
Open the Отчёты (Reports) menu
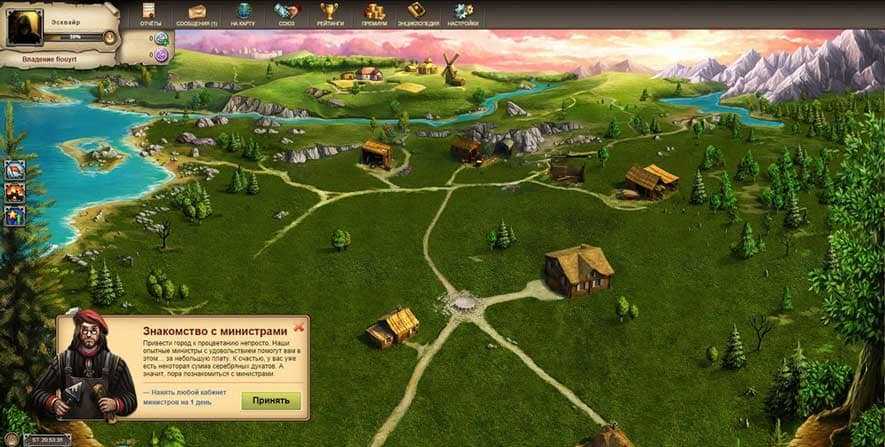click(150, 14)
